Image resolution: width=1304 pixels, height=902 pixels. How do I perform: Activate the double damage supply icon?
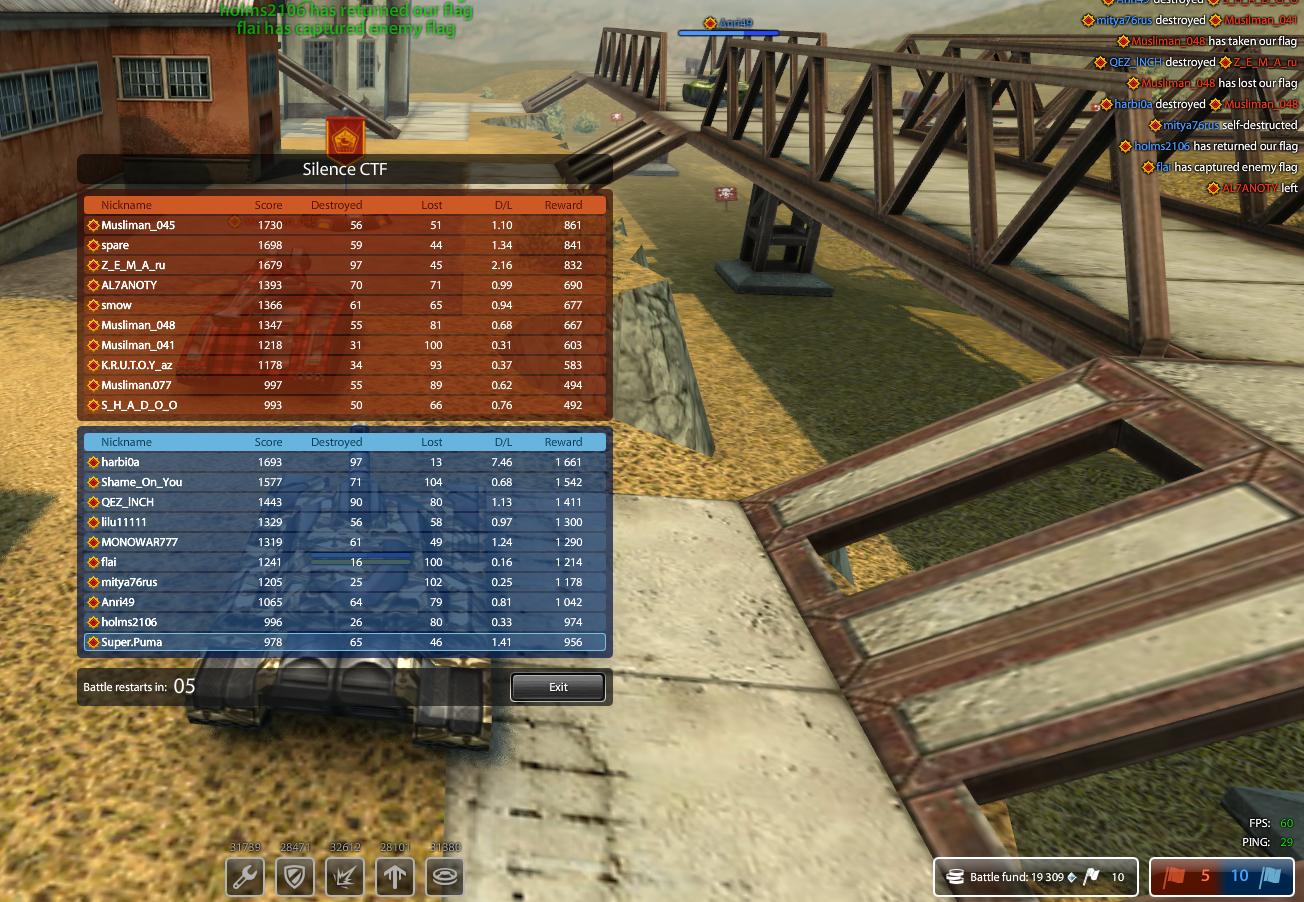pyautogui.click(x=346, y=877)
